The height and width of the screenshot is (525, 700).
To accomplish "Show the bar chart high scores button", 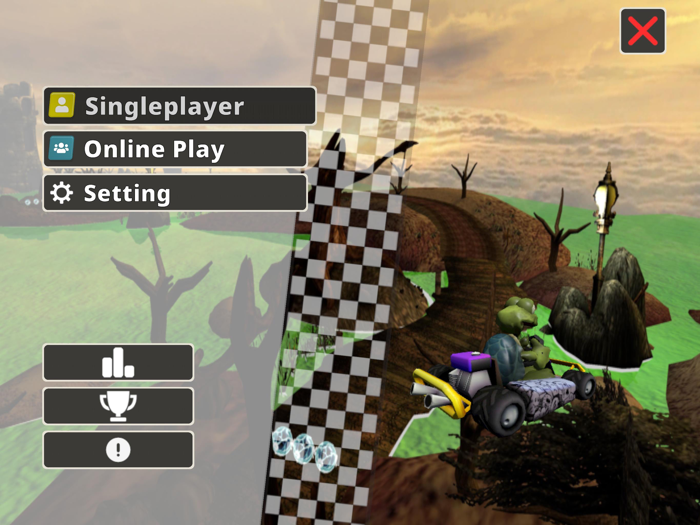I will point(118,363).
